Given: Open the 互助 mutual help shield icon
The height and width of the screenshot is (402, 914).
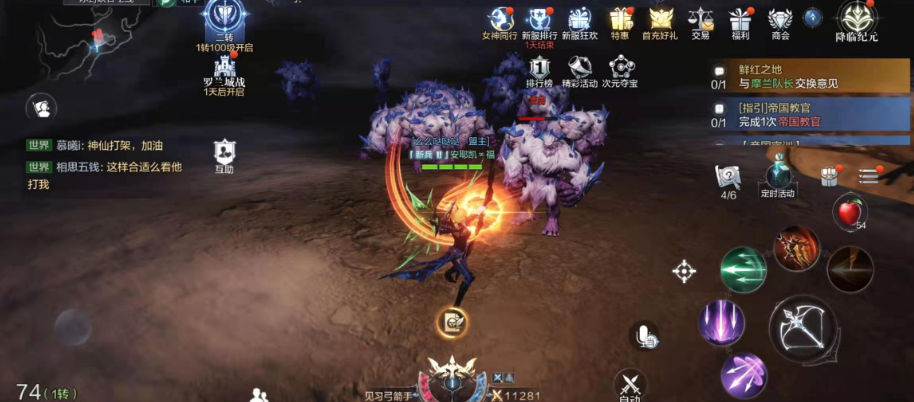Looking at the screenshot, I should [x=224, y=153].
